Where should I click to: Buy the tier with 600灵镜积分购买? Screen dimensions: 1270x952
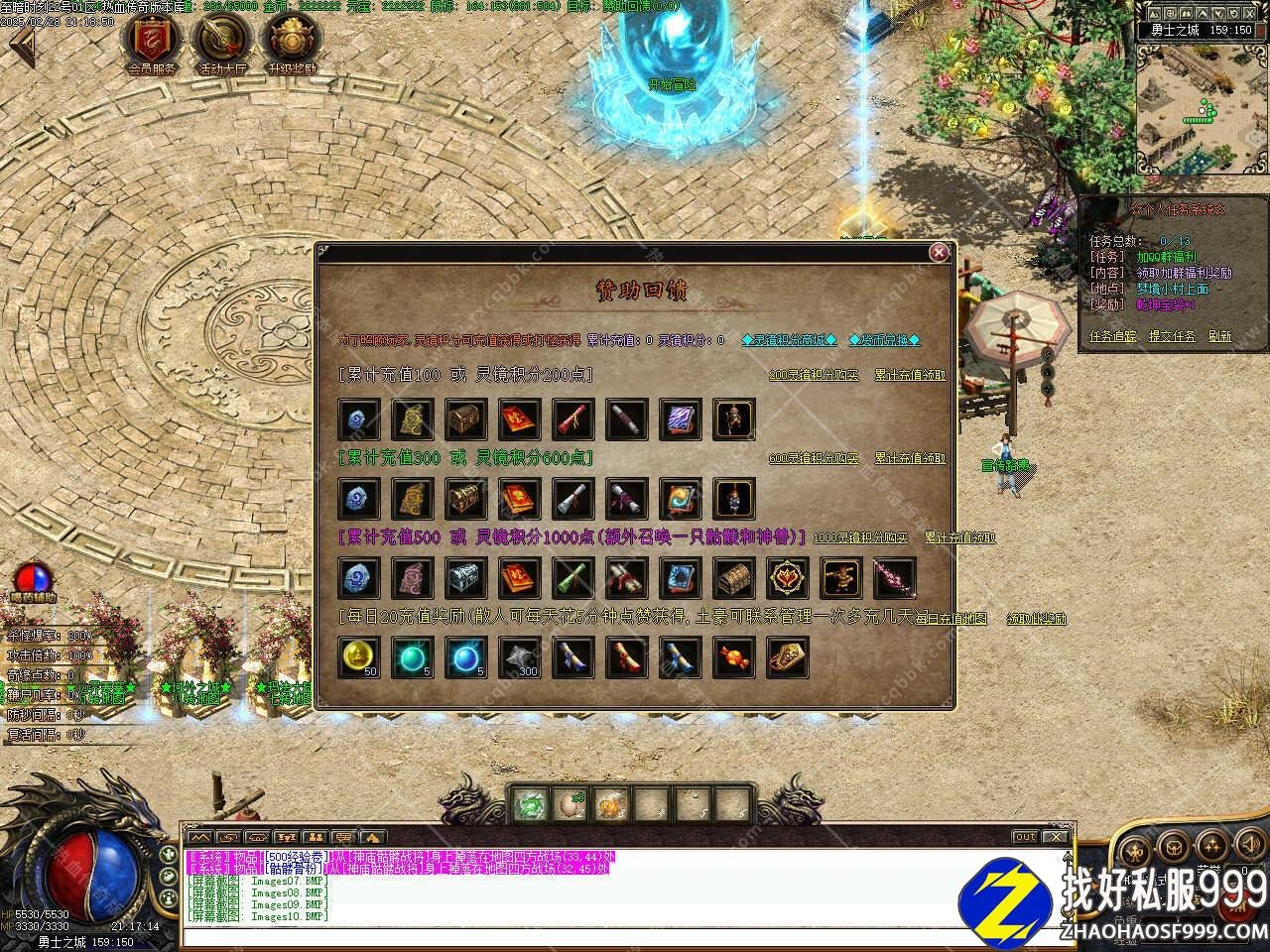coord(814,458)
